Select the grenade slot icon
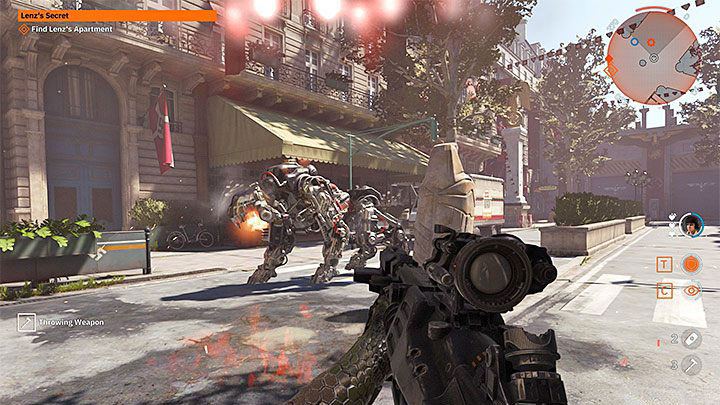 point(693,338)
